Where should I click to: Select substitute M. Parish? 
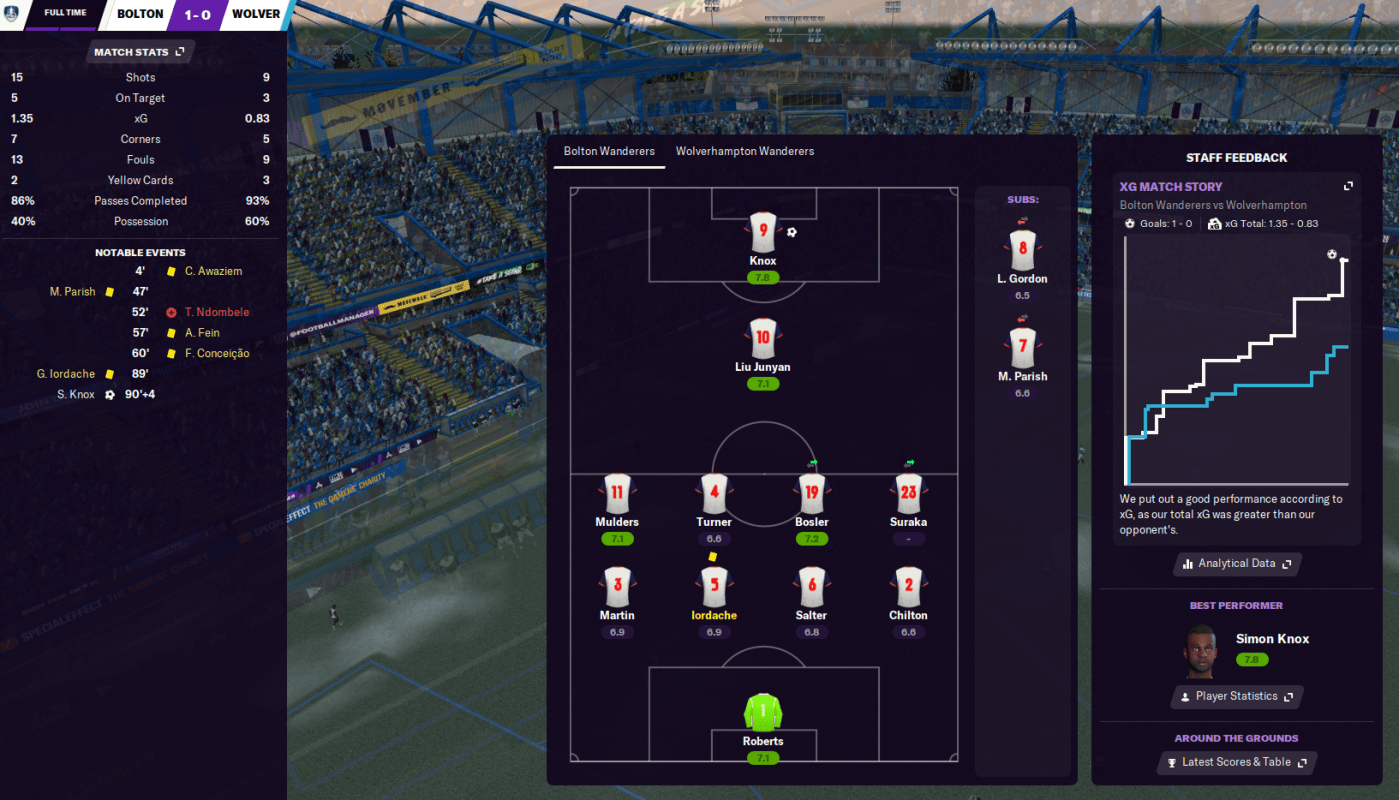tap(1022, 347)
